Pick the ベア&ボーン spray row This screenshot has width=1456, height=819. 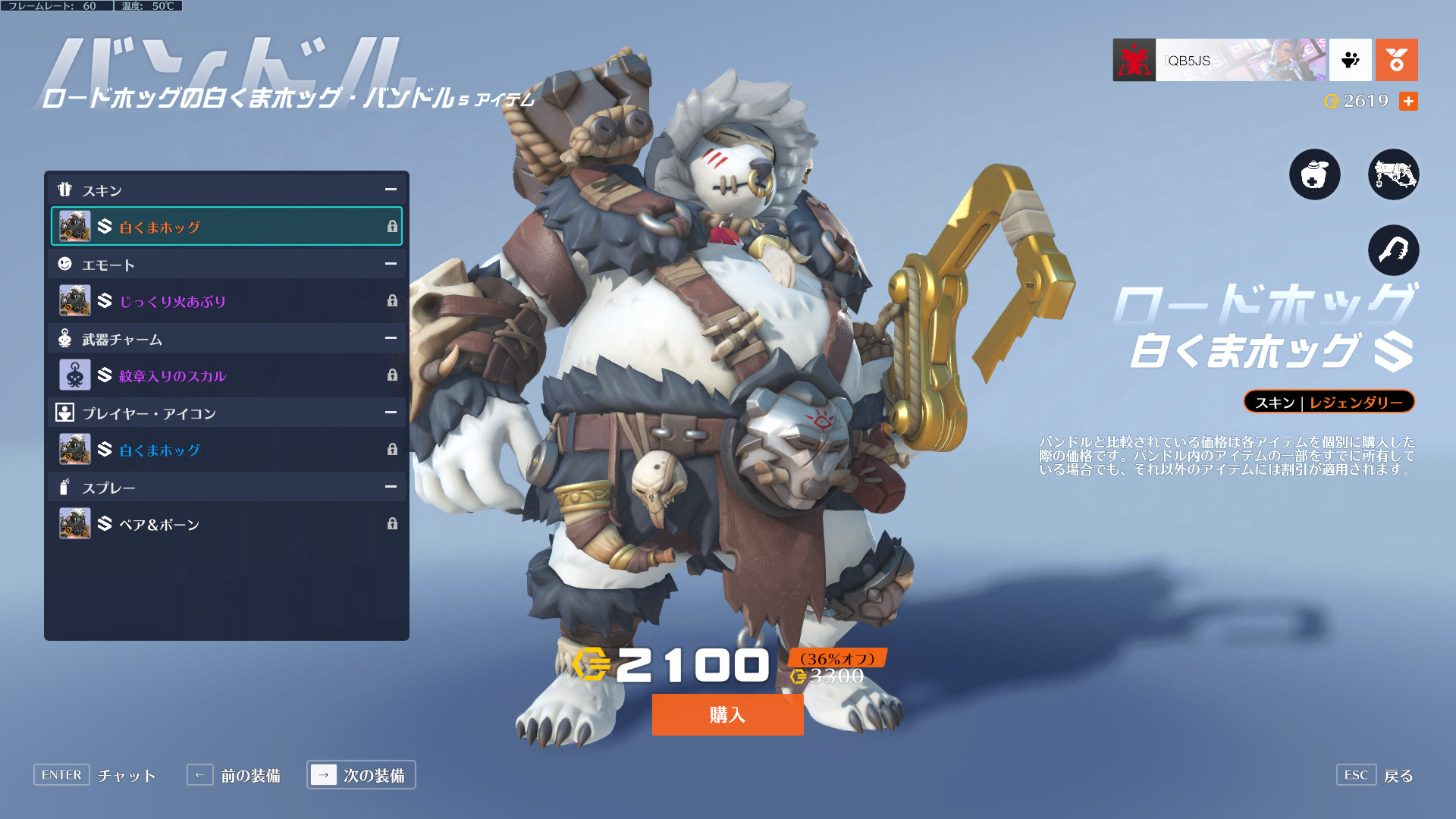point(227,523)
